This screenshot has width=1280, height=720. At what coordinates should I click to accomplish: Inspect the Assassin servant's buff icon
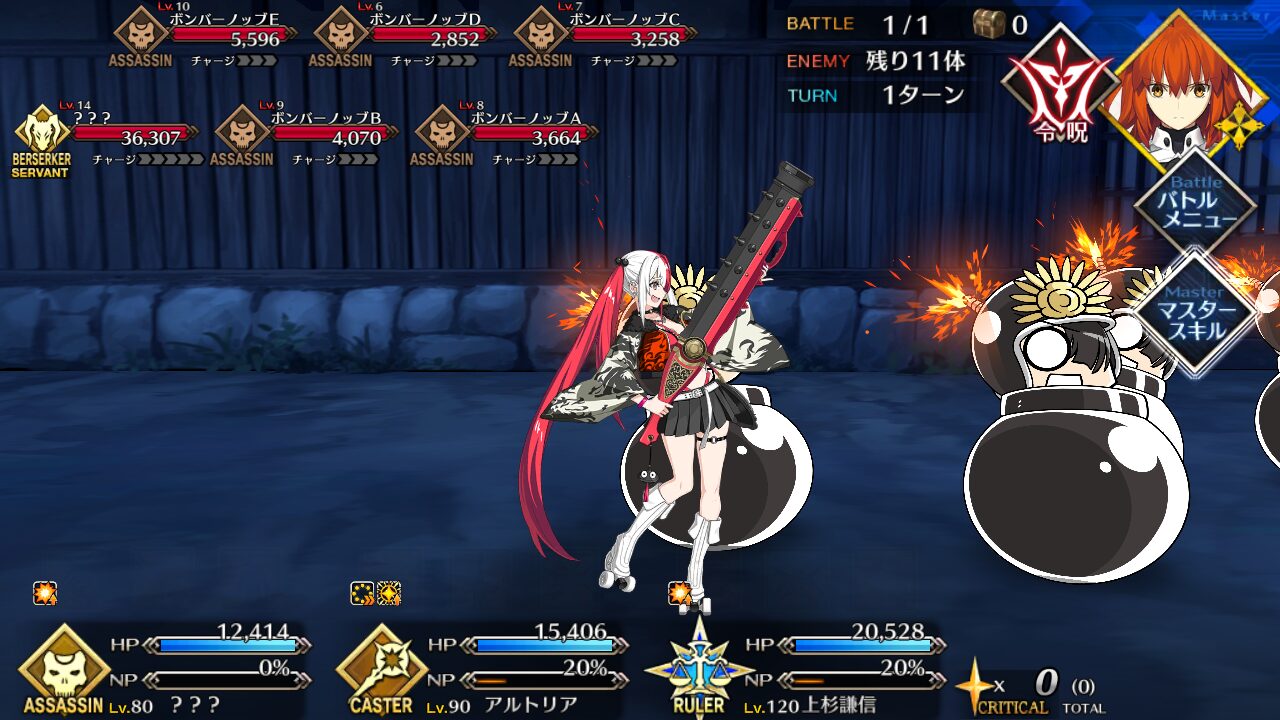pyautogui.click(x=45, y=593)
